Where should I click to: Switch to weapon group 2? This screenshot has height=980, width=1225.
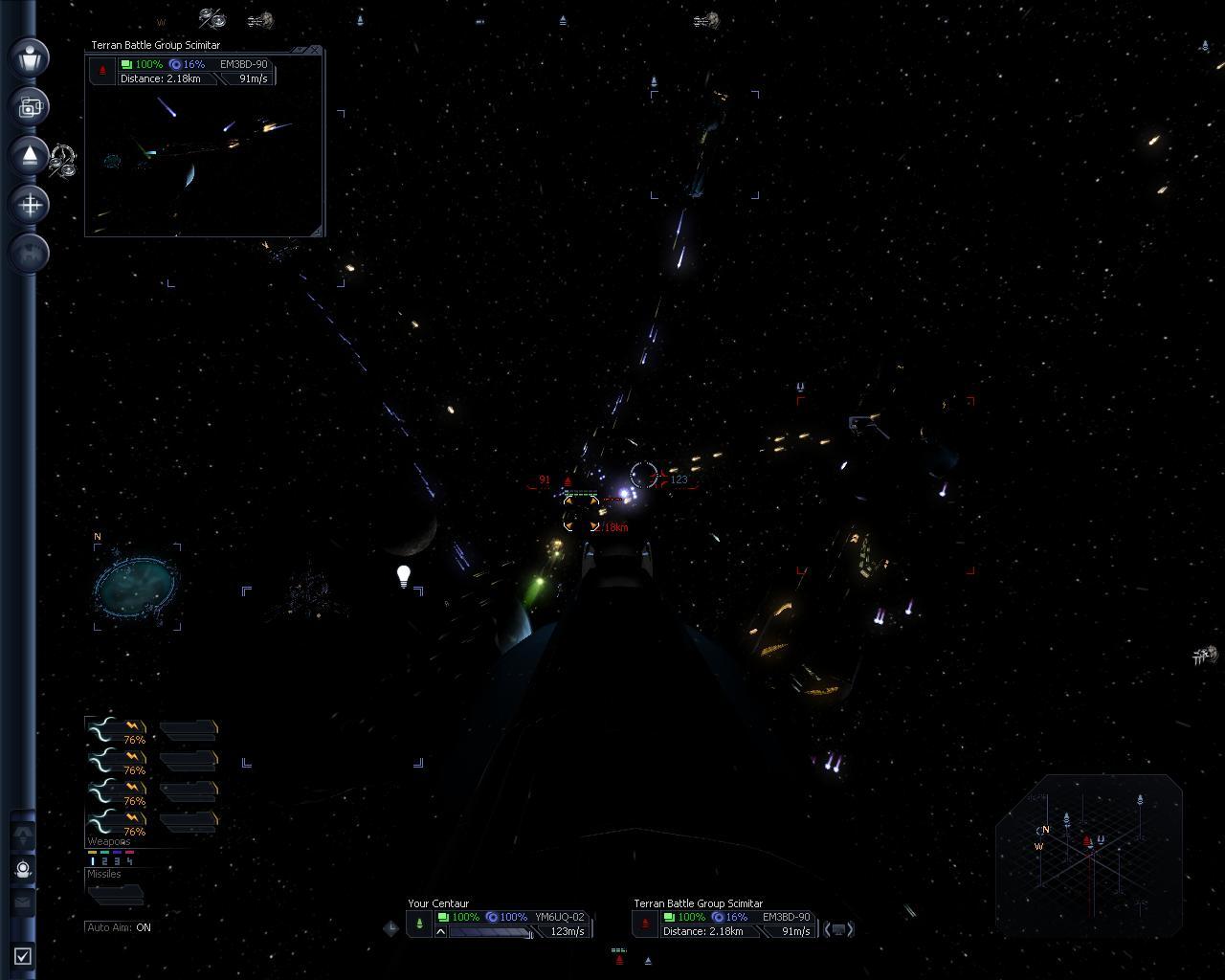click(x=104, y=861)
